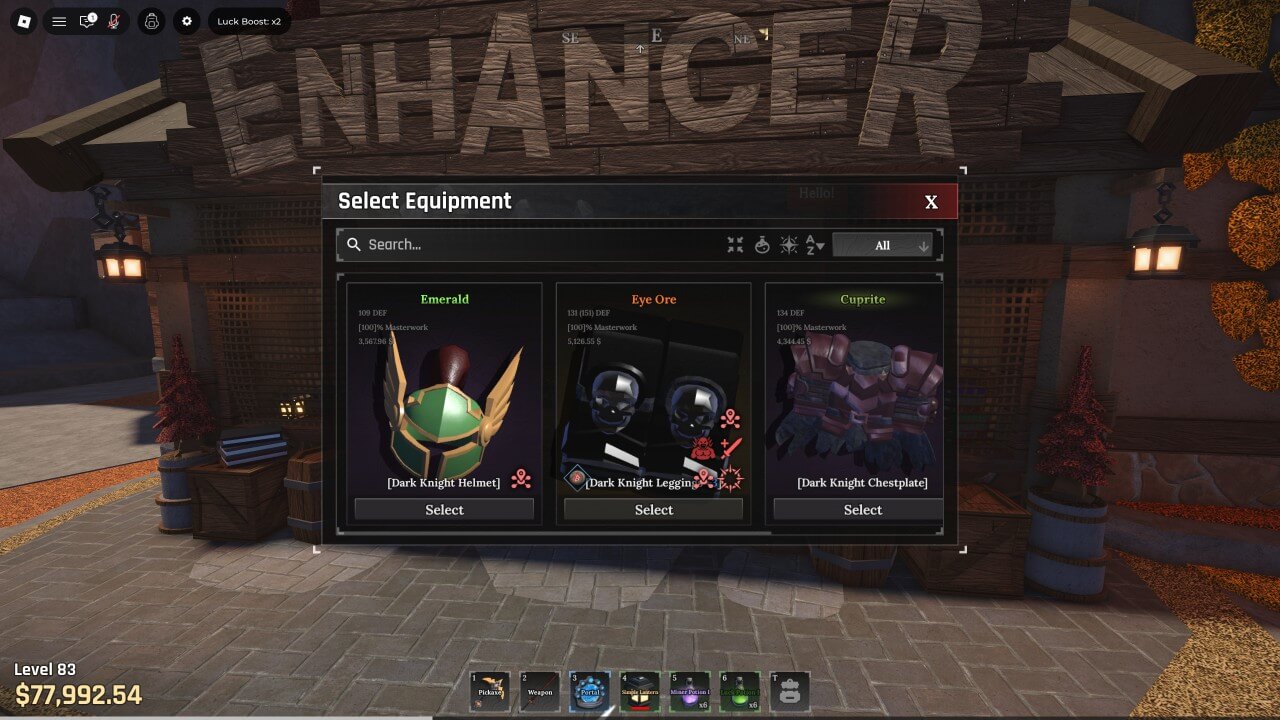
Task: Toggle the A-Z sort order
Action: tap(814, 245)
